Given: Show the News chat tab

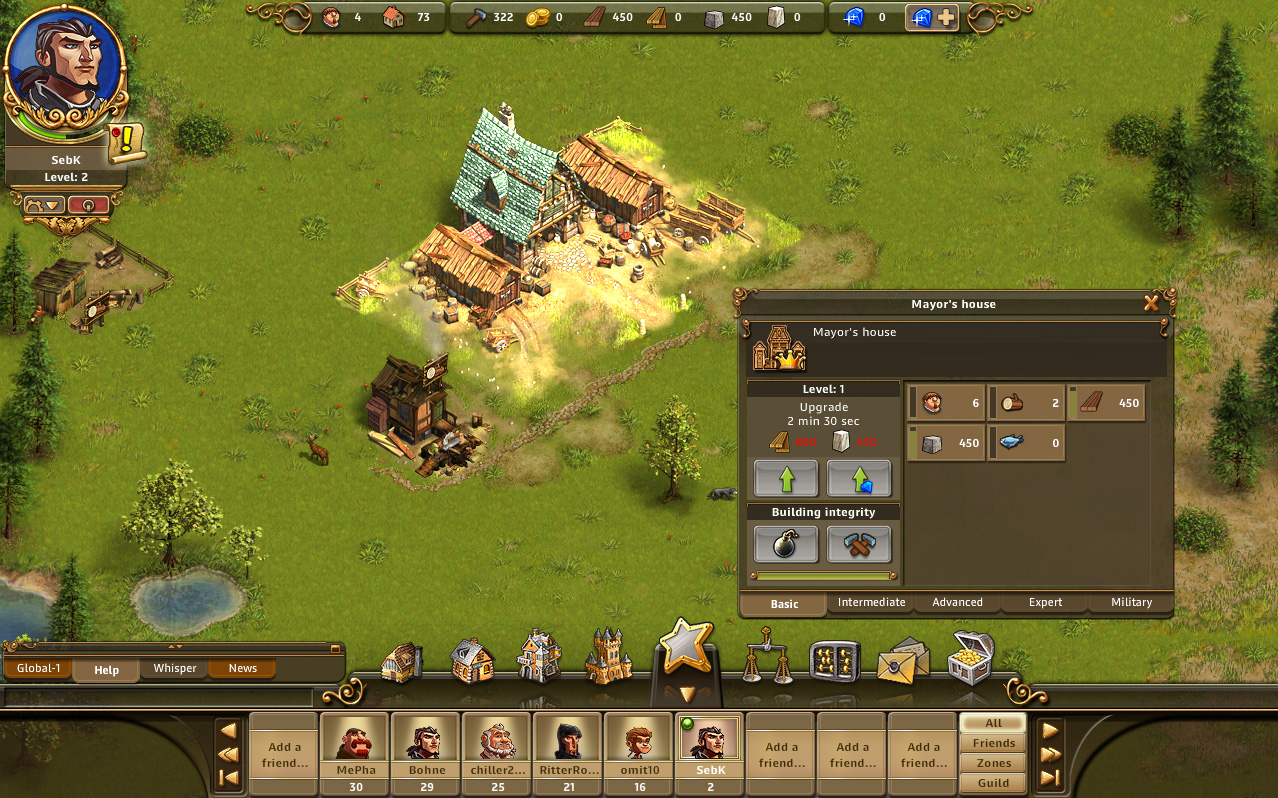Looking at the screenshot, I should point(243,668).
